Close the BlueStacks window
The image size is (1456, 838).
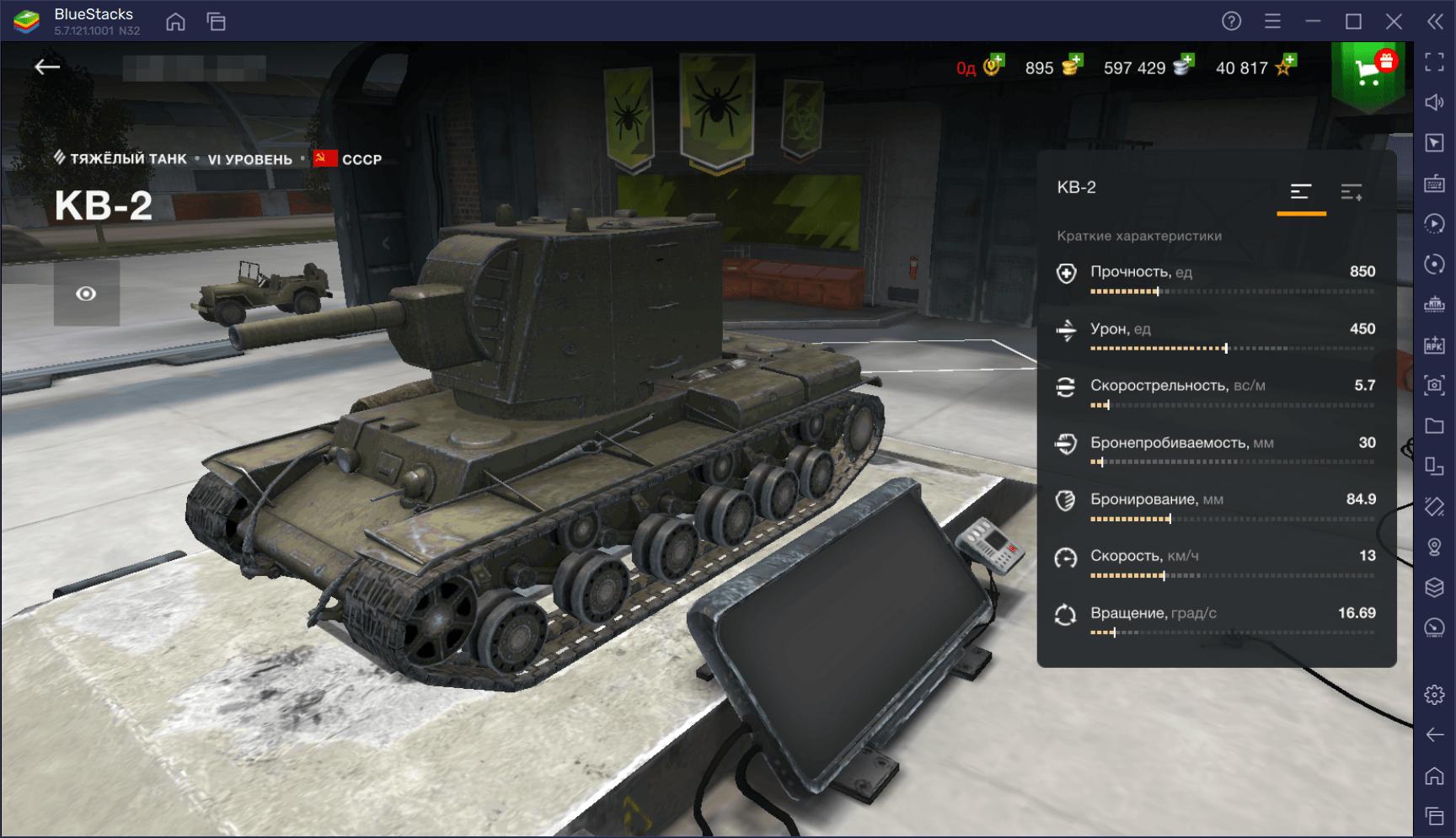pyautogui.click(x=1394, y=21)
